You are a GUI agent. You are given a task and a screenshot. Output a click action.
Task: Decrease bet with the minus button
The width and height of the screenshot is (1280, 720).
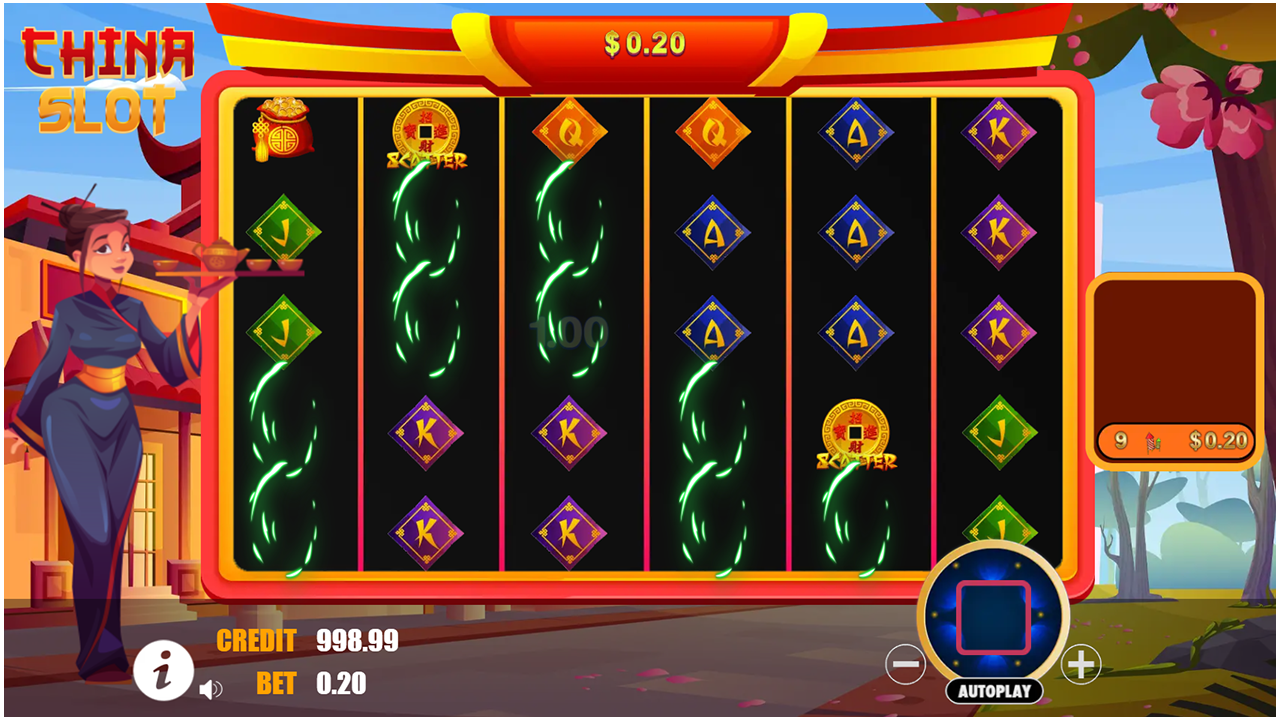coord(905,664)
